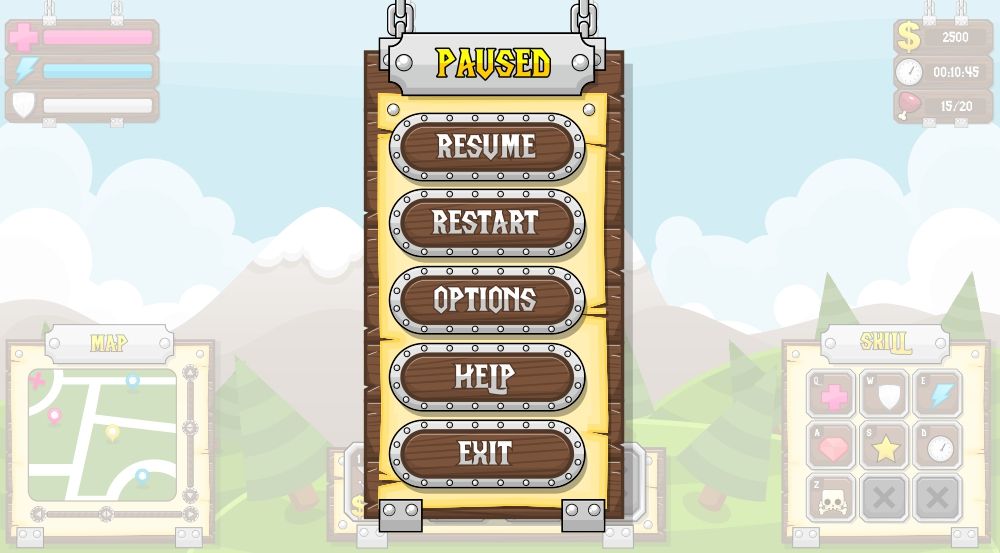
Task: Trigger the blue lightning bolt skill
Action: pos(938,395)
